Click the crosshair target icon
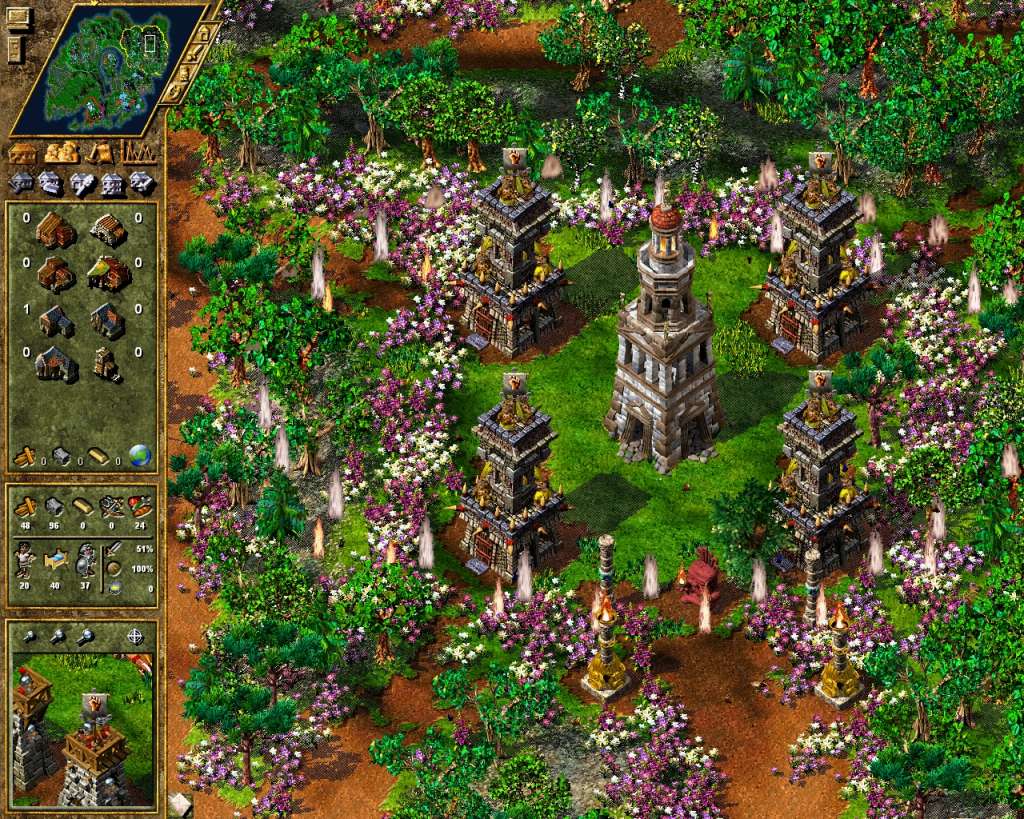Viewport: 1024px width, 819px height. [x=135, y=636]
